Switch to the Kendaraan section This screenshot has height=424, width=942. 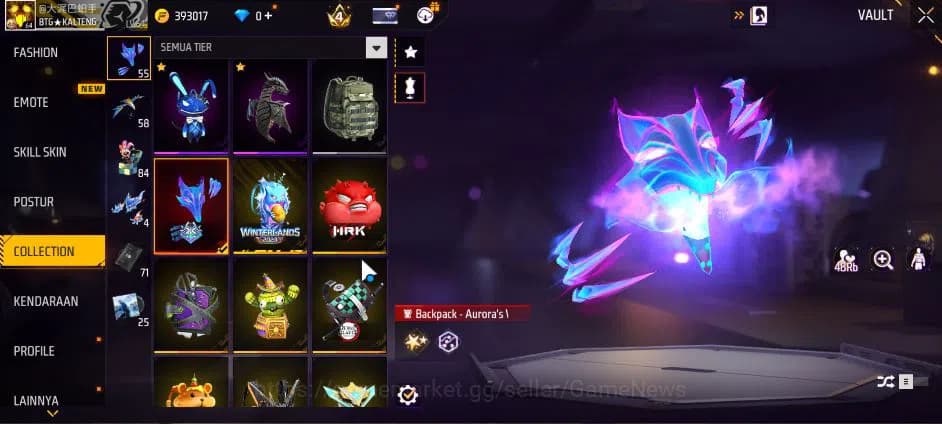(x=46, y=301)
